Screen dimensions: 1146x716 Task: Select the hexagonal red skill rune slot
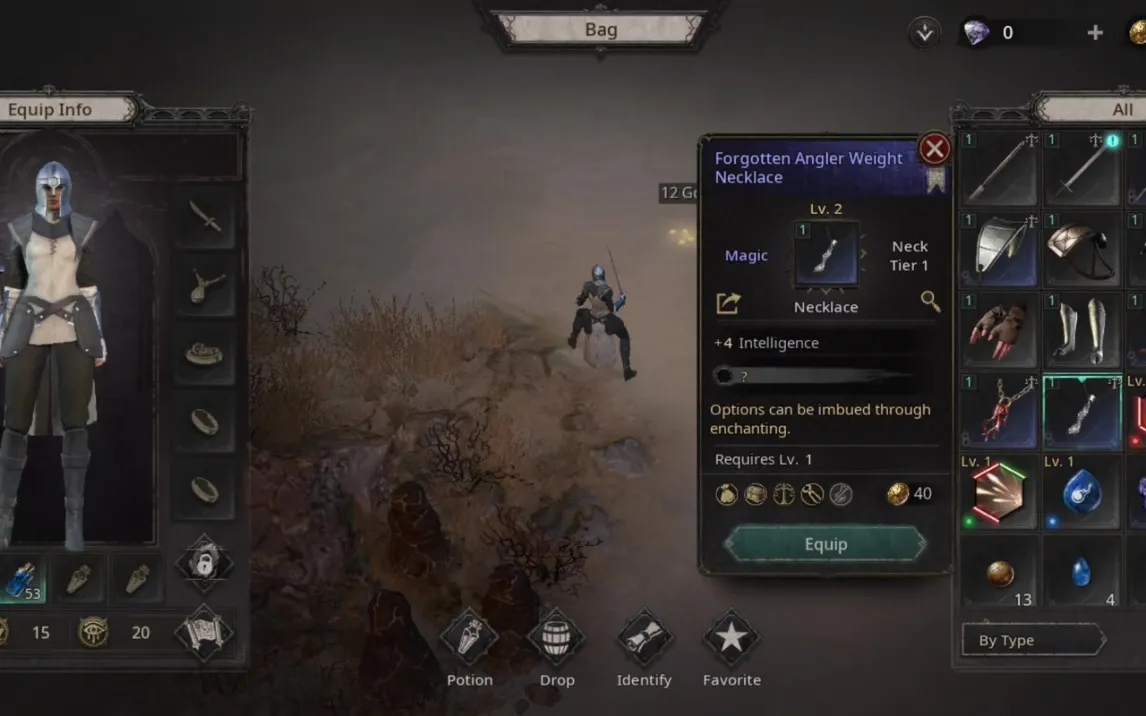pos(1000,494)
